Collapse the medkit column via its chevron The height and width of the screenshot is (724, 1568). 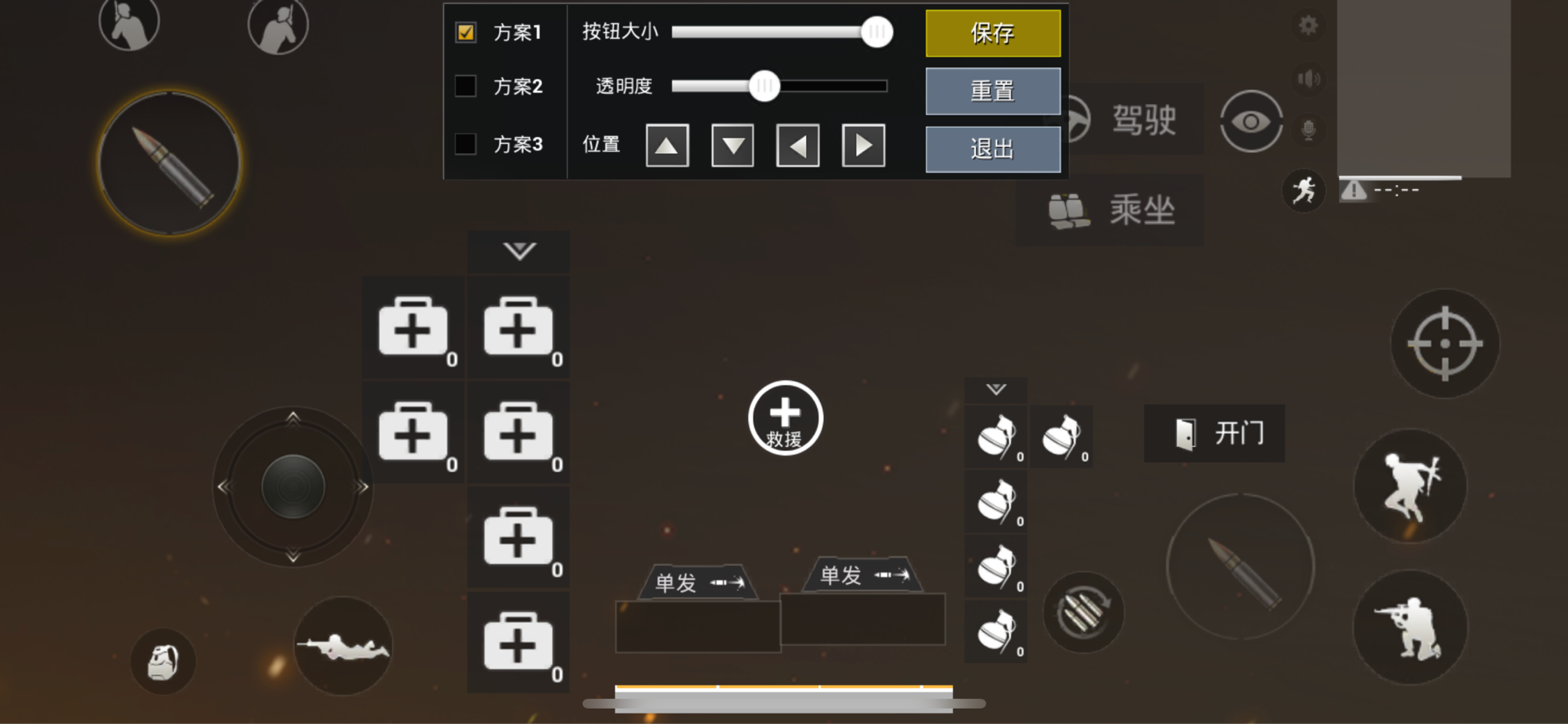[518, 251]
